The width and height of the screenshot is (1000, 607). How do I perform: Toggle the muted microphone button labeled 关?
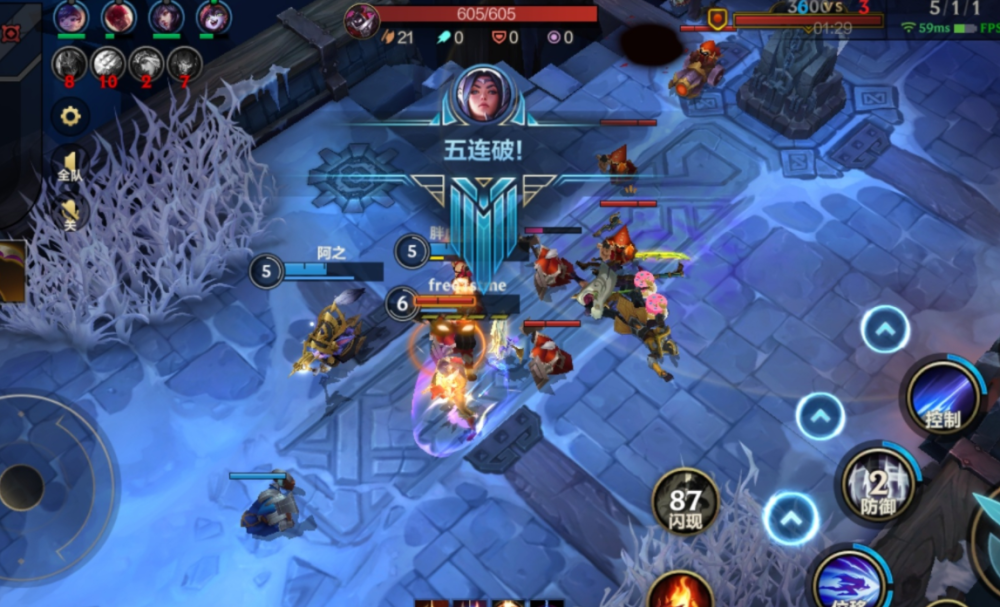pyautogui.click(x=70, y=212)
